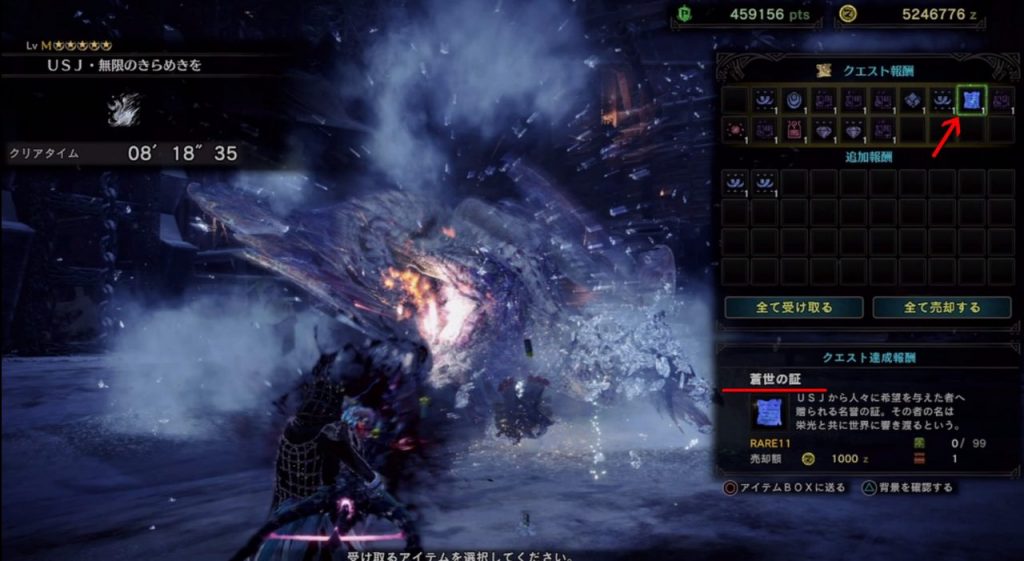Image resolution: width=1024 pixels, height=561 pixels.
Task: Click the 全て売却する (sell all) button
Action: click(942, 307)
